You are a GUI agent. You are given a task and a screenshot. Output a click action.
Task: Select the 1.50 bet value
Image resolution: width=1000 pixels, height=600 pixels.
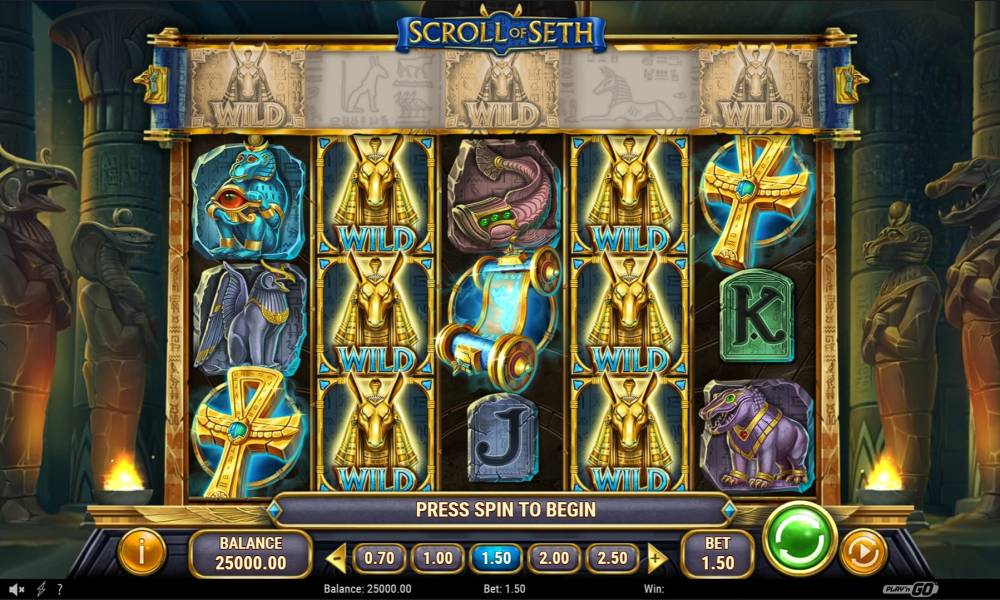tap(495, 557)
